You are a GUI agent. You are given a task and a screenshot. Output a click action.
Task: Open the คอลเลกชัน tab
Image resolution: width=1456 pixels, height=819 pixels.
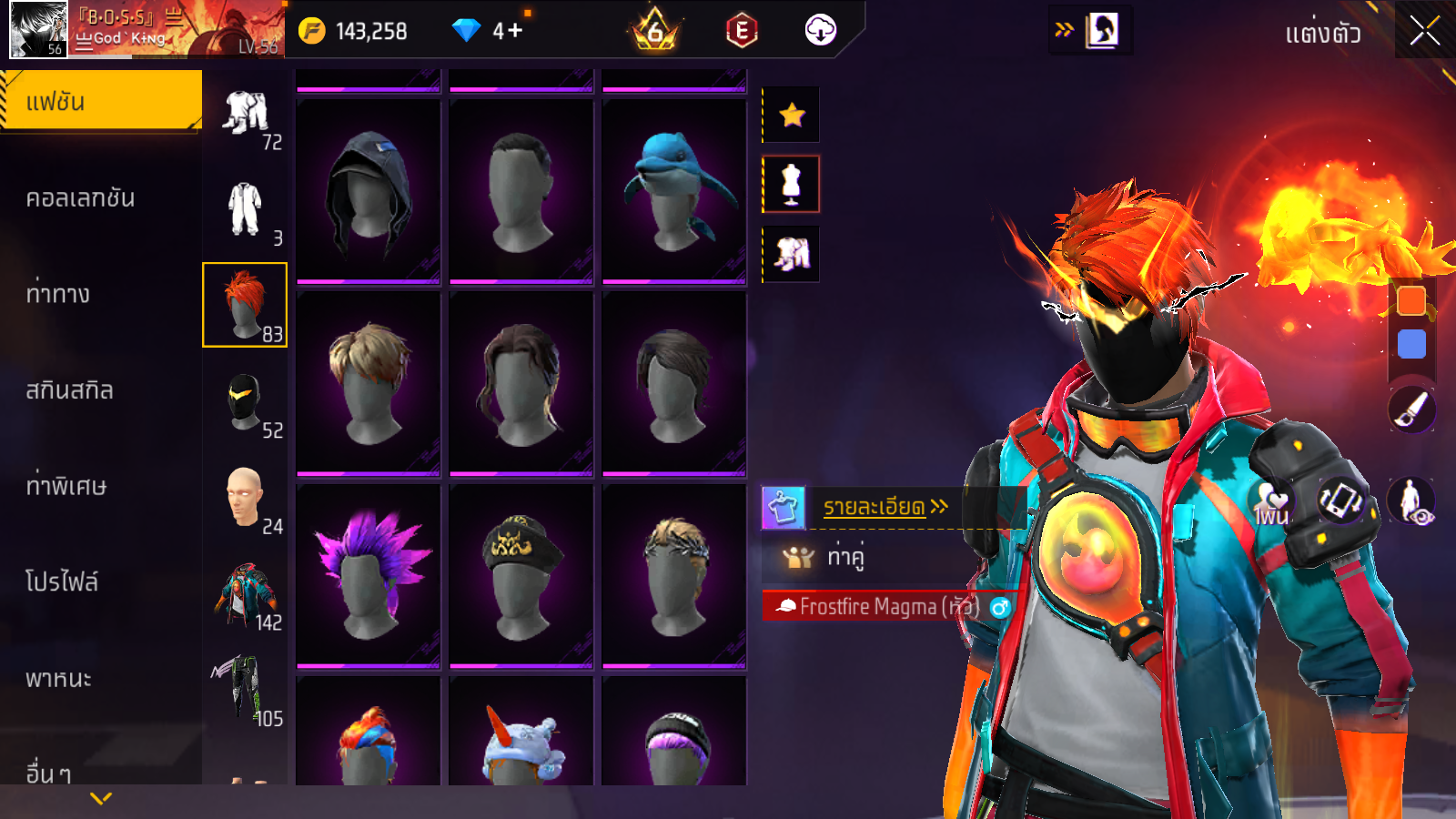80,198
